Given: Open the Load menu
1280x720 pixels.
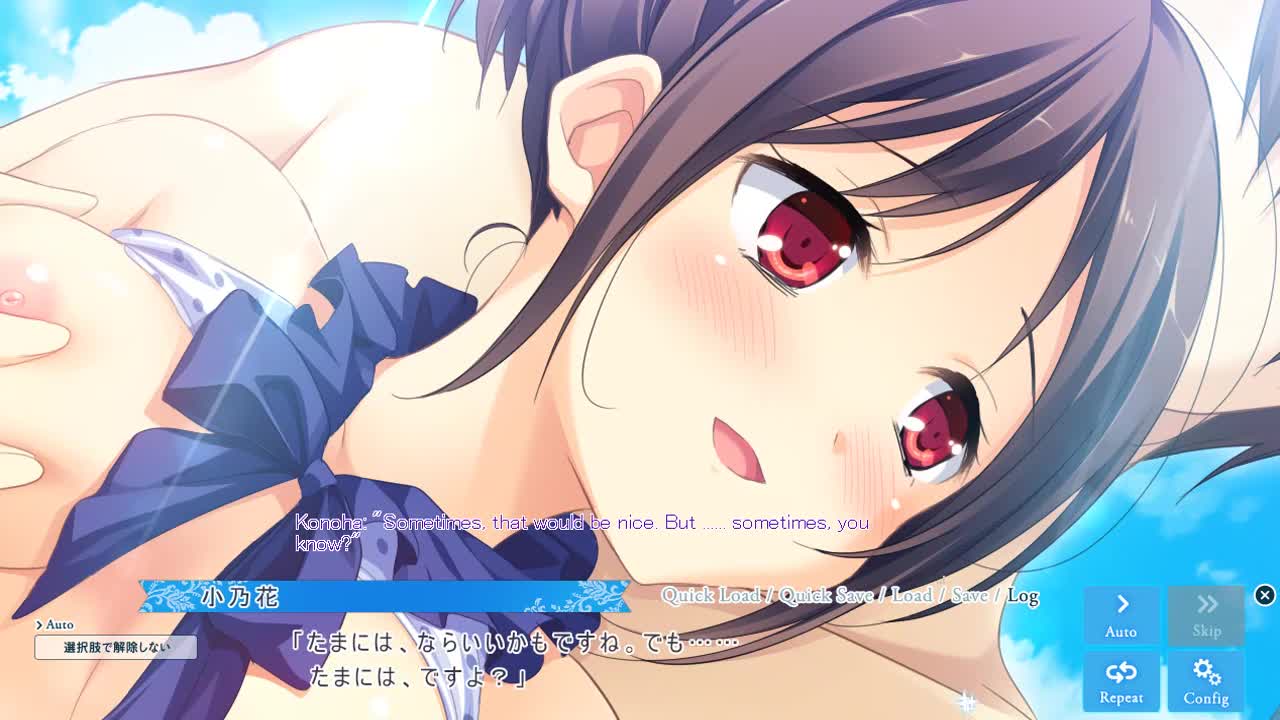Looking at the screenshot, I should [x=911, y=596].
